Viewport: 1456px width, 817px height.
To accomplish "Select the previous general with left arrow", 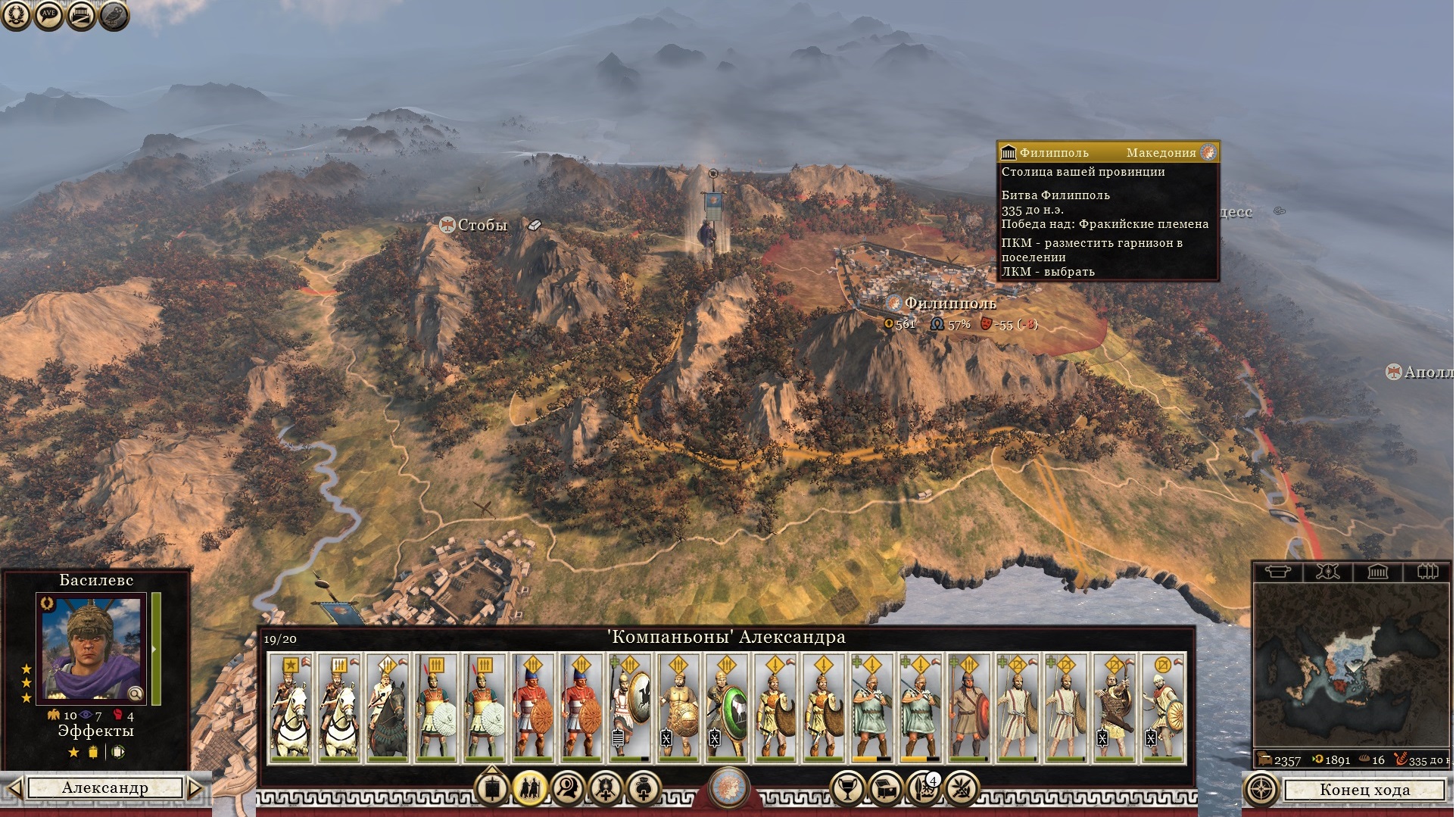I will (x=14, y=788).
